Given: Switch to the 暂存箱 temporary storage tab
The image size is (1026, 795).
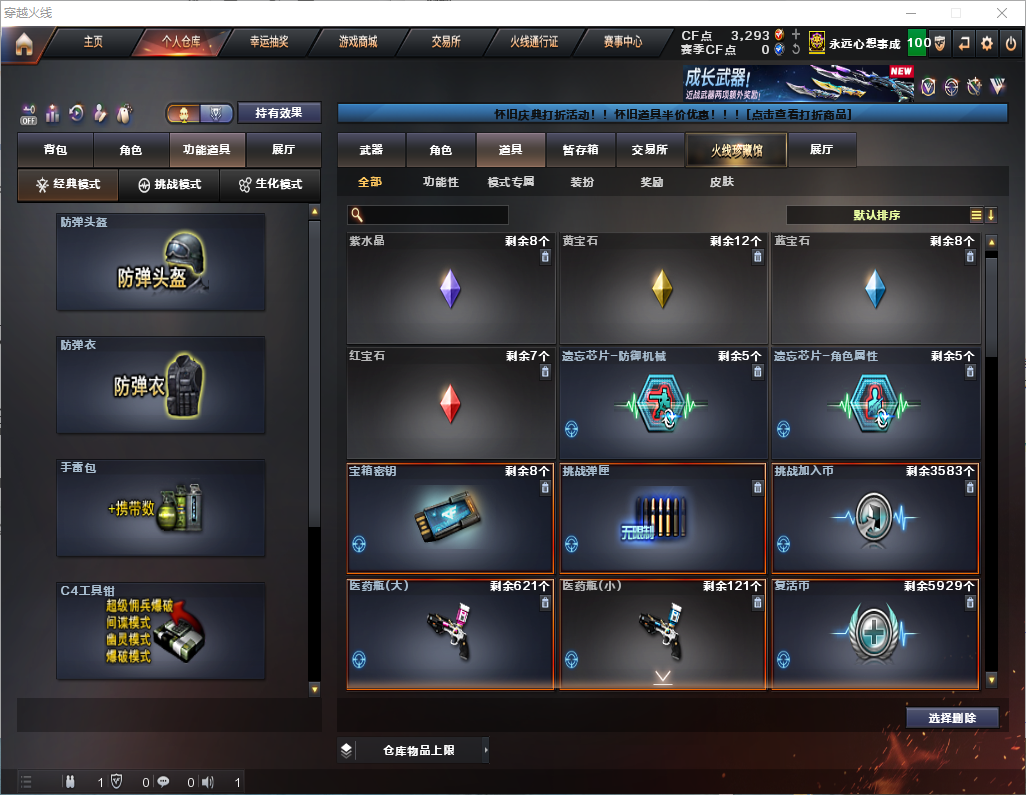Looking at the screenshot, I should [x=580, y=150].
